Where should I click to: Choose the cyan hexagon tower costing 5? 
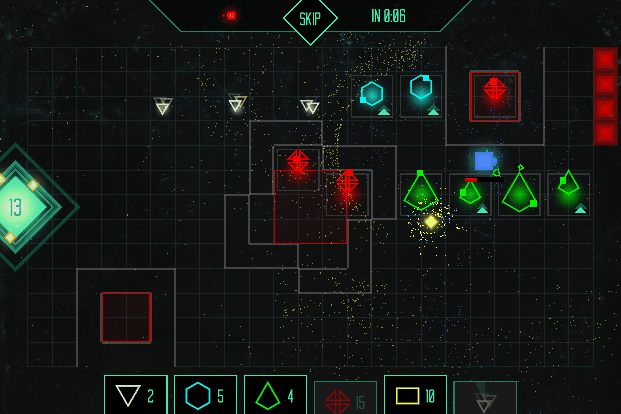pyautogui.click(x=205, y=396)
